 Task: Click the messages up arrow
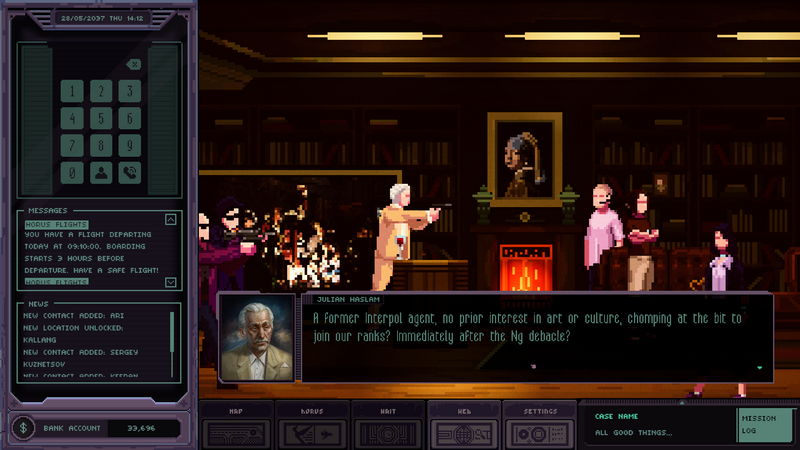point(170,220)
